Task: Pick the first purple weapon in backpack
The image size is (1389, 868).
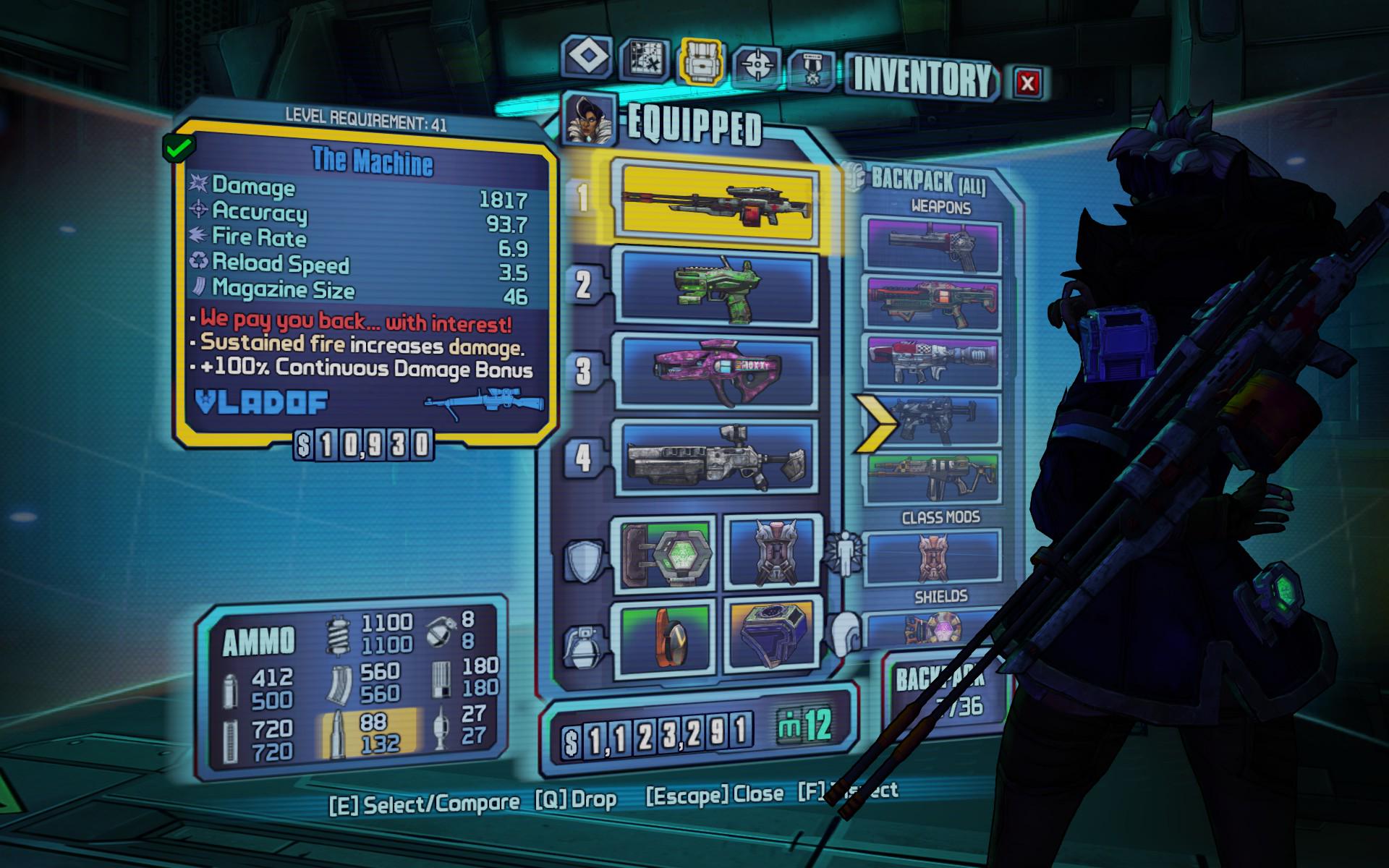Action: (x=934, y=247)
